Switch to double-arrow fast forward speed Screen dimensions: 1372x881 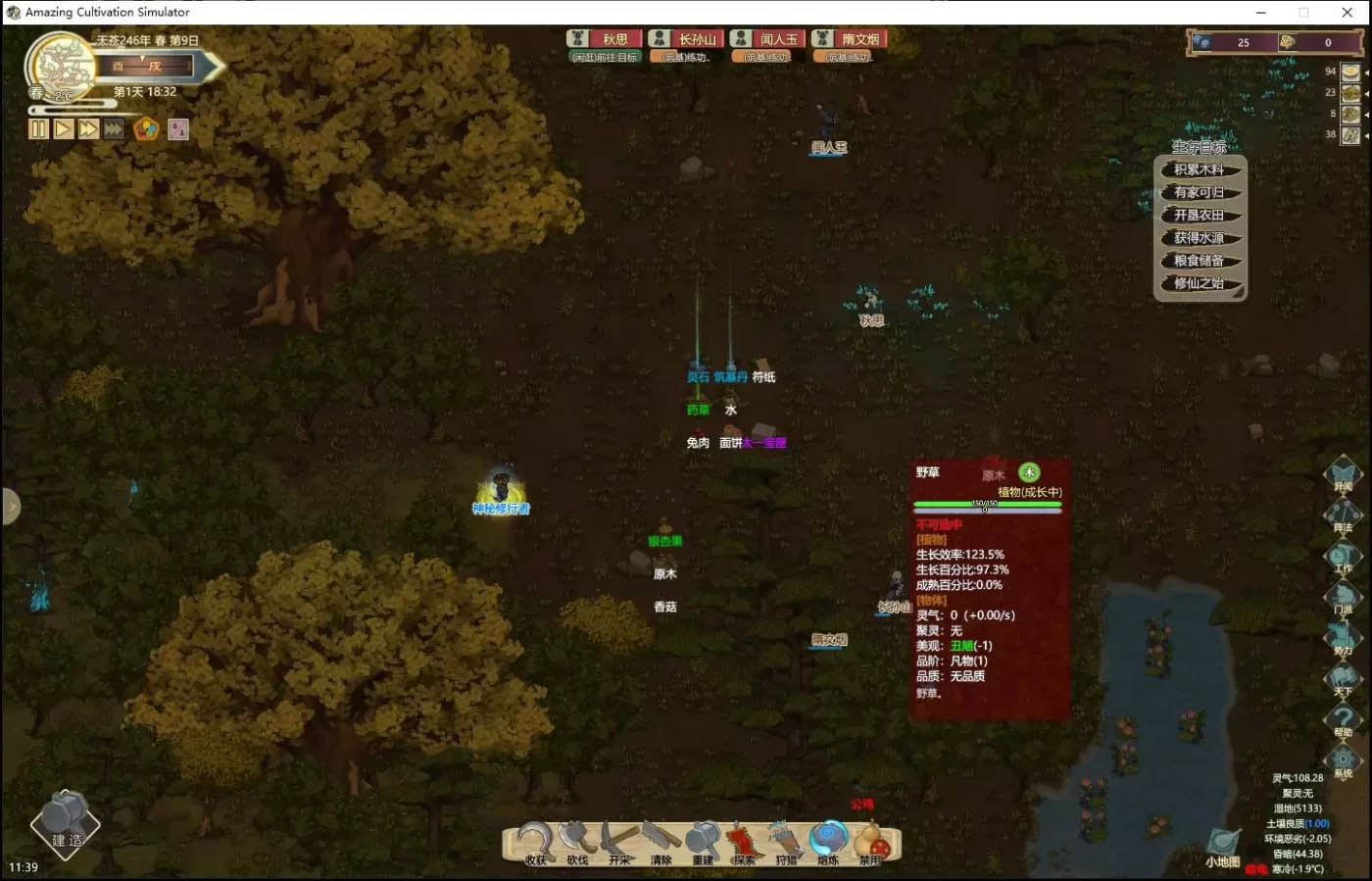88,128
